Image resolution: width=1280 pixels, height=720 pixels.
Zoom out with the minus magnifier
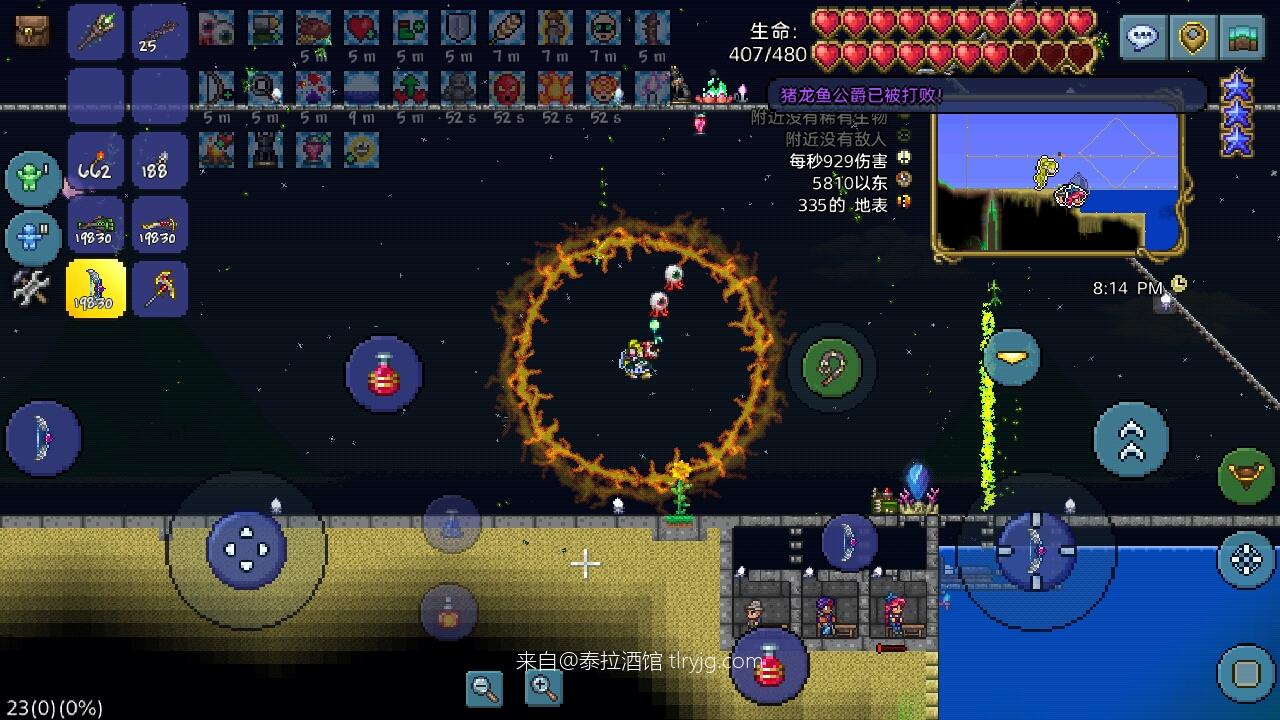click(x=485, y=687)
